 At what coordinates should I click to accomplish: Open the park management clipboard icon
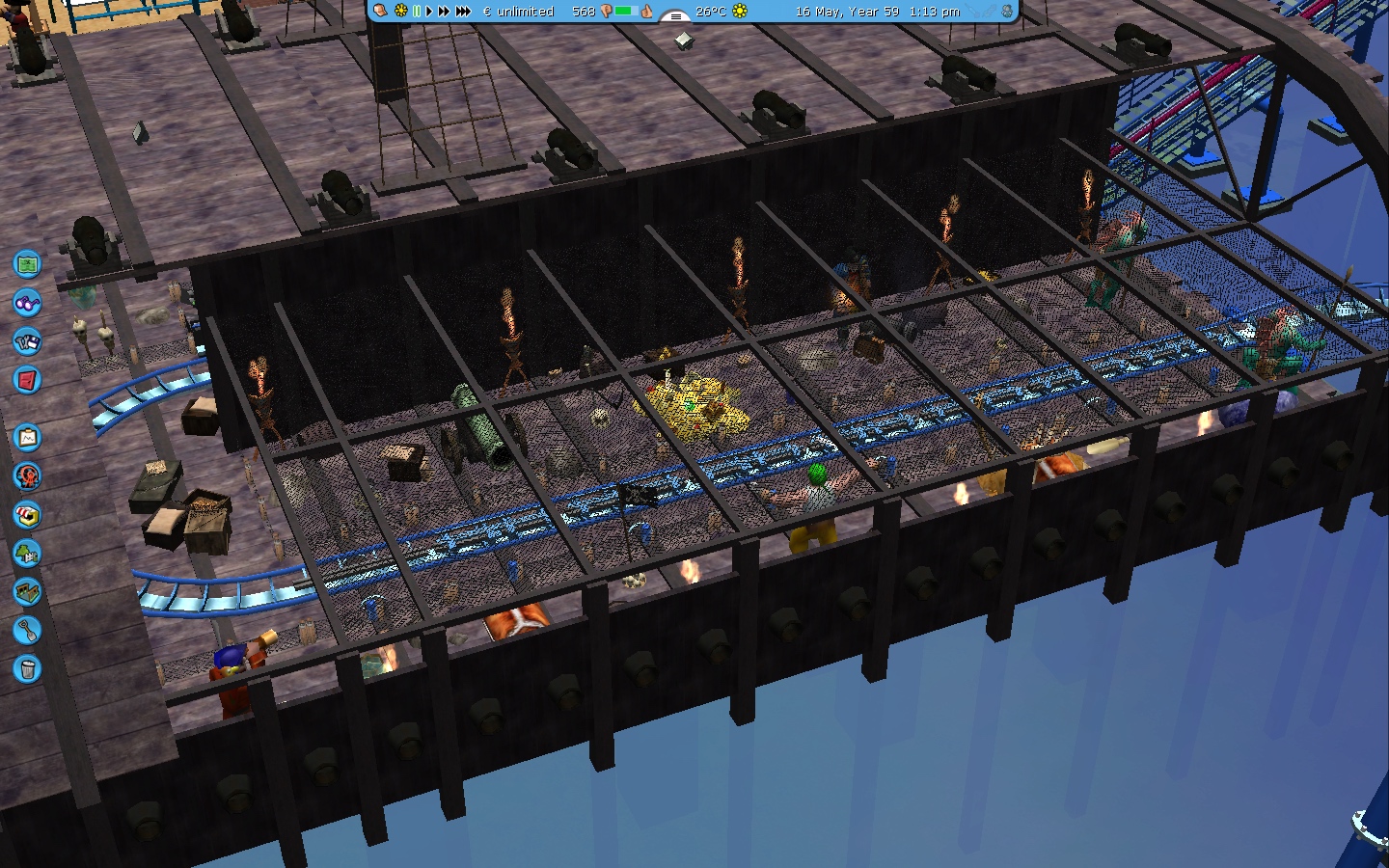[27, 438]
